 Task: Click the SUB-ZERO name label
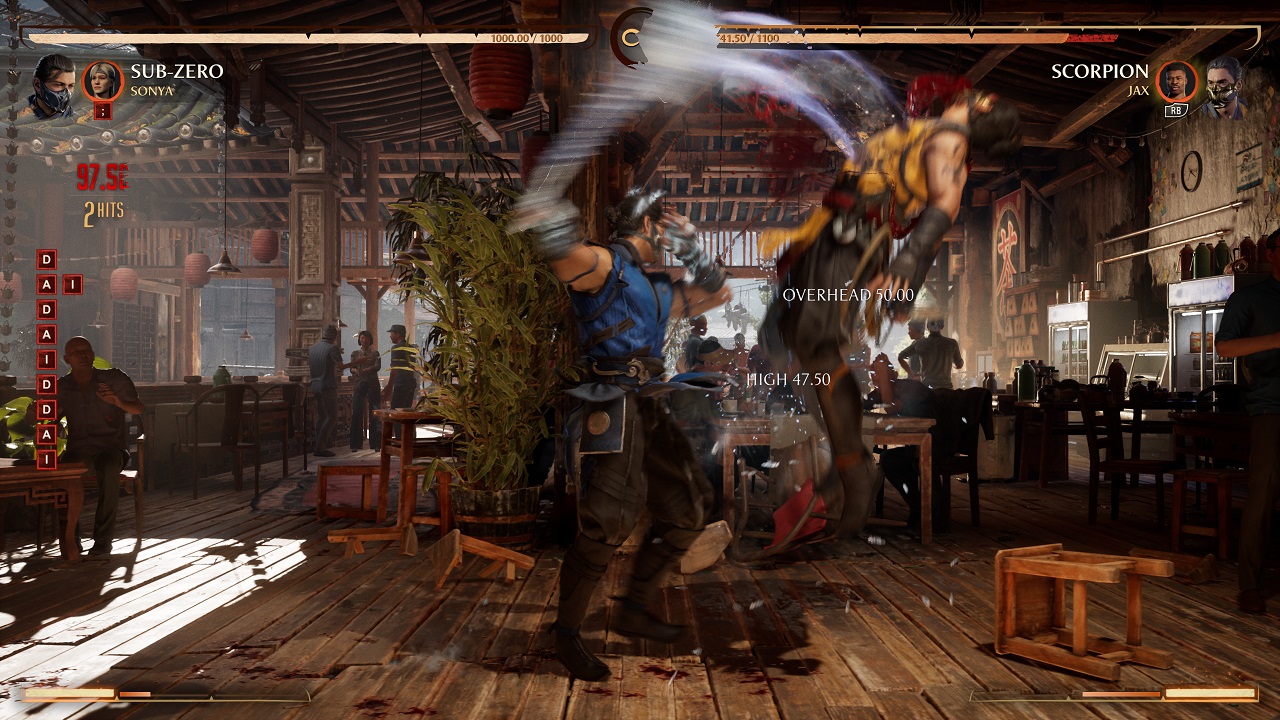pyautogui.click(x=177, y=72)
